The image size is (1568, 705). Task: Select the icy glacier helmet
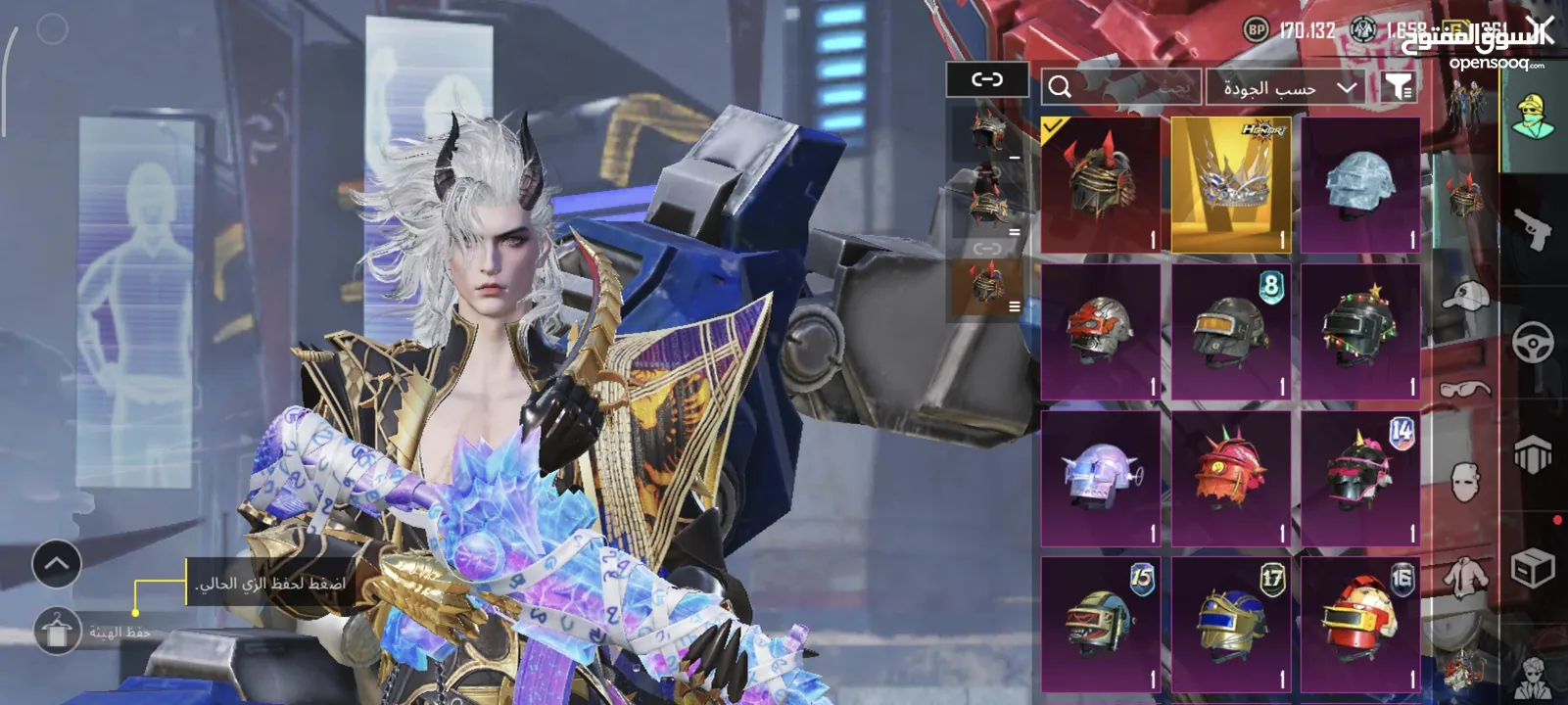1360,185
